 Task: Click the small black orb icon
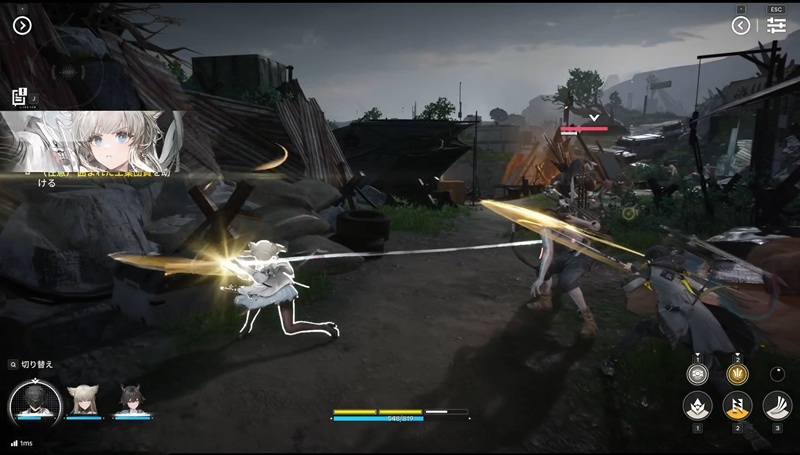pos(778,374)
